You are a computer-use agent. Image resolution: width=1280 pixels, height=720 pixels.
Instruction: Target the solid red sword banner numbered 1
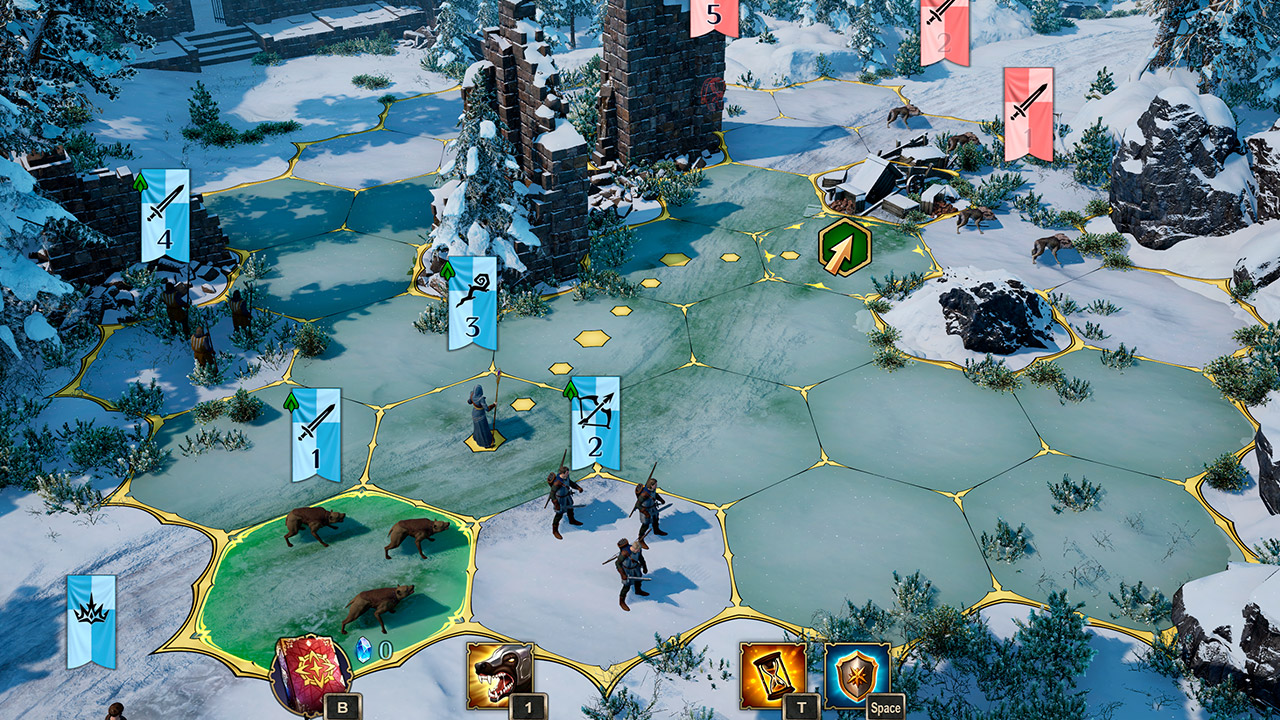click(x=1028, y=113)
